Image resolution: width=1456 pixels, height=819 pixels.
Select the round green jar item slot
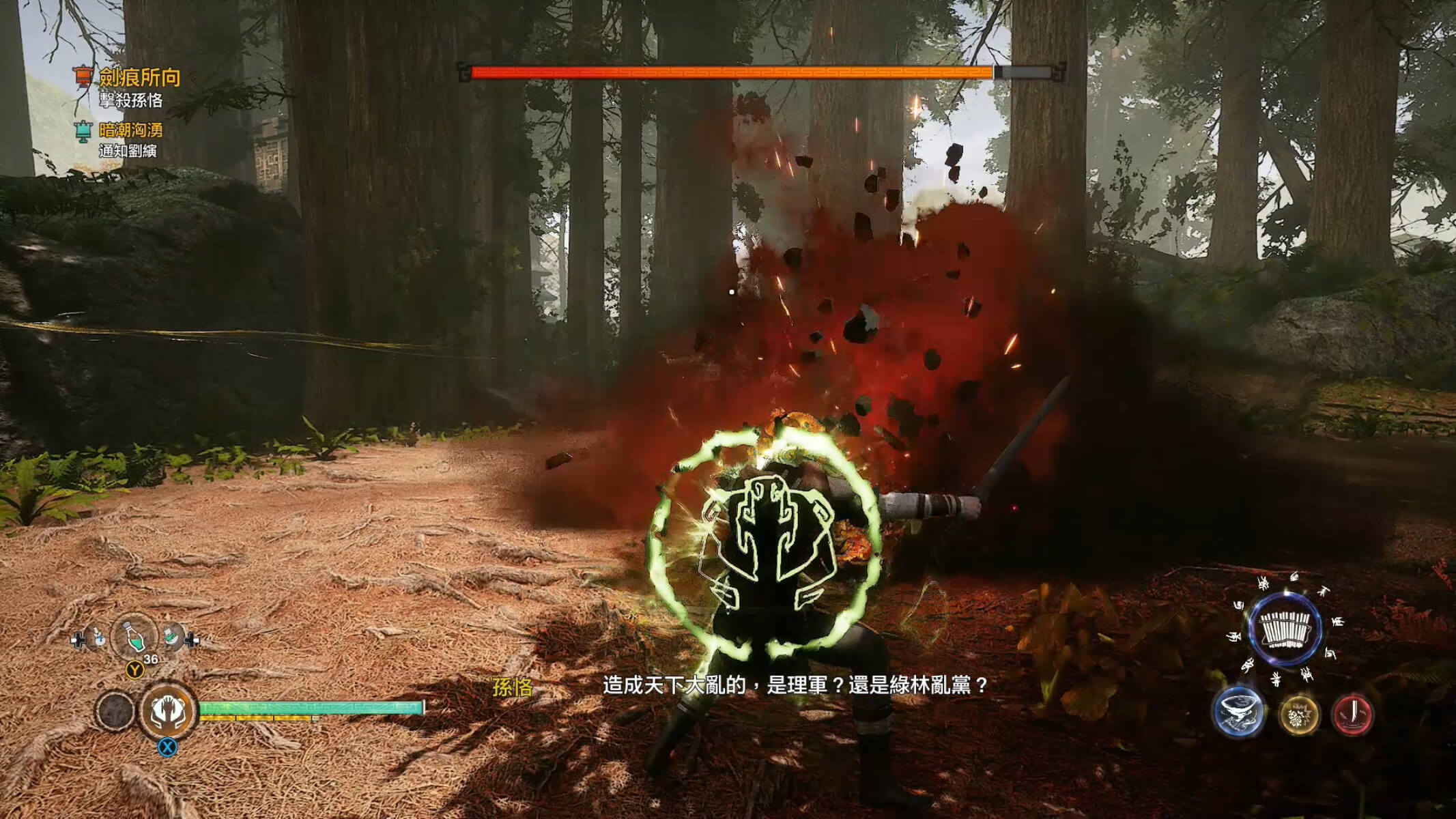tap(172, 637)
